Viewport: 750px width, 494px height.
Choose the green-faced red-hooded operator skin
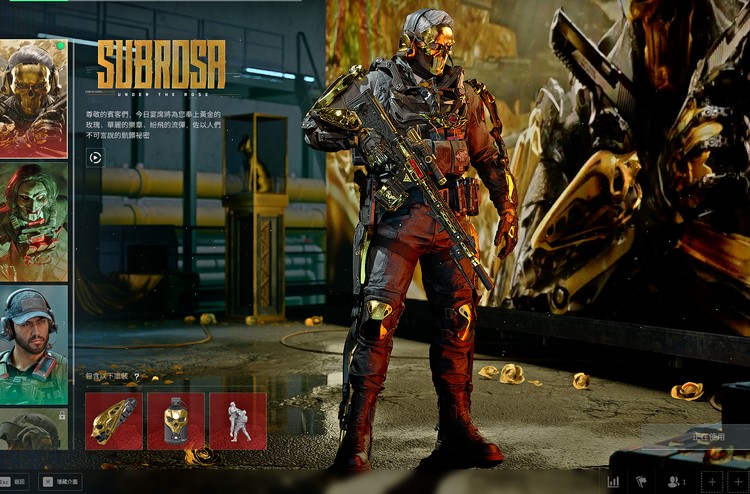point(33,220)
